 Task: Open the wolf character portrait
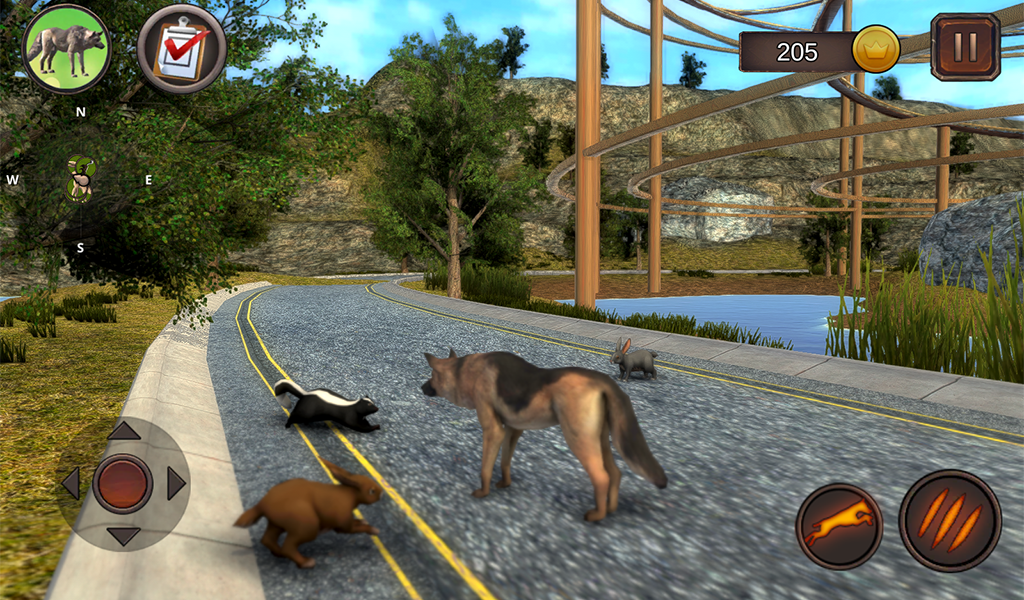tap(66, 48)
